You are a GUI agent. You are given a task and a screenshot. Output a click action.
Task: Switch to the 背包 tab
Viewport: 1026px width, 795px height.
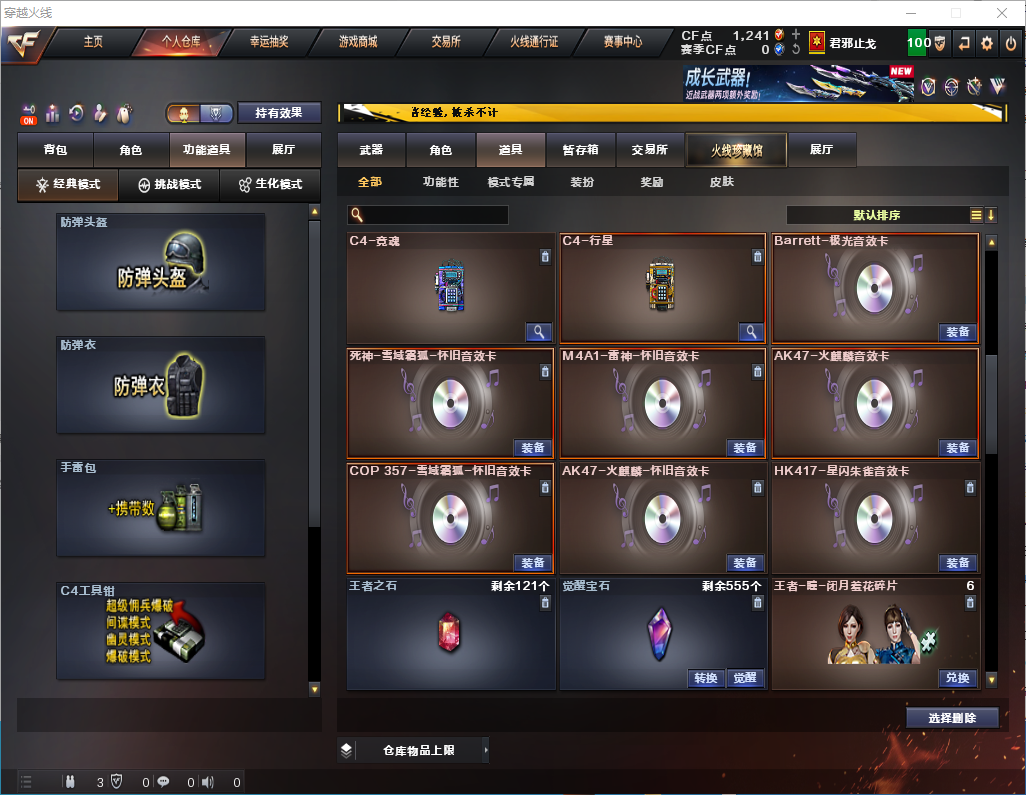[55, 150]
